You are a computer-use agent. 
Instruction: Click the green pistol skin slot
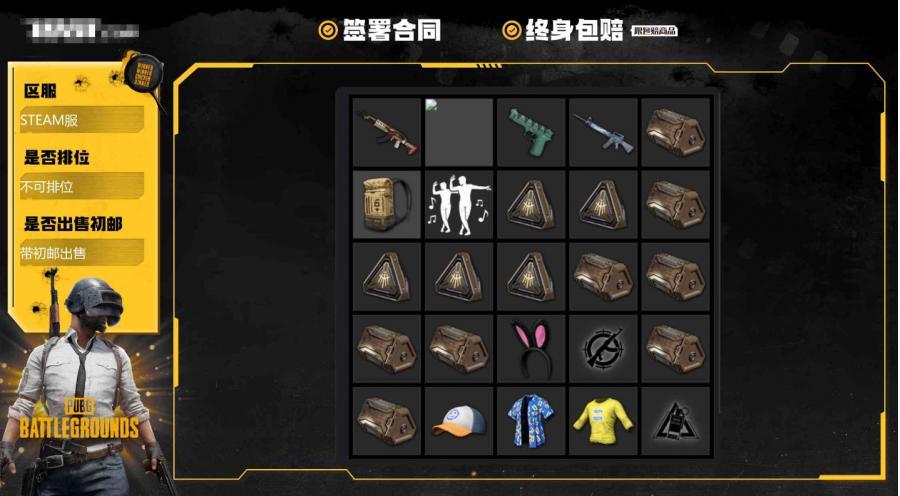click(x=531, y=132)
